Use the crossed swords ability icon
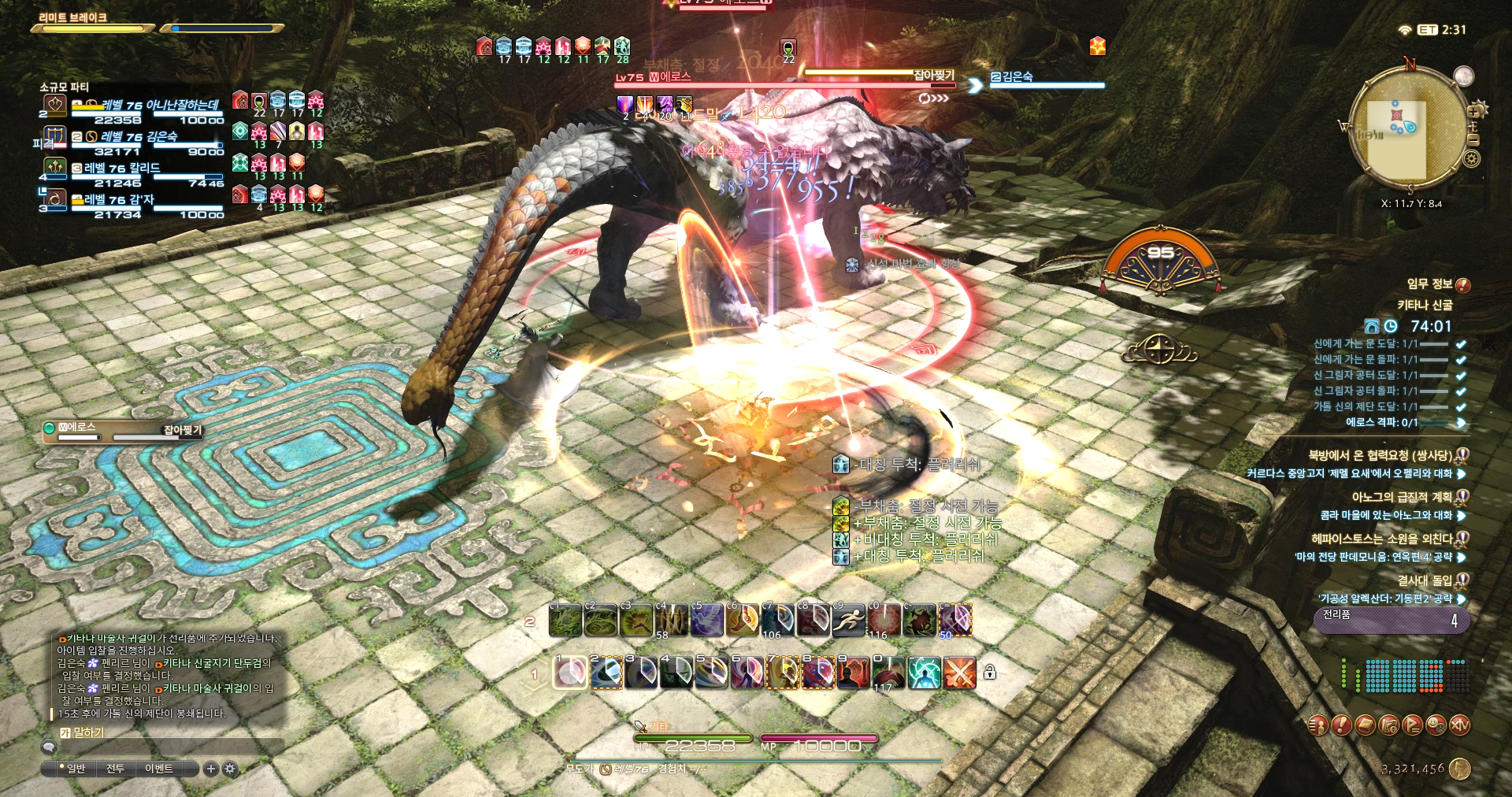Screen dimensions: 1512x797 (x=959, y=673)
